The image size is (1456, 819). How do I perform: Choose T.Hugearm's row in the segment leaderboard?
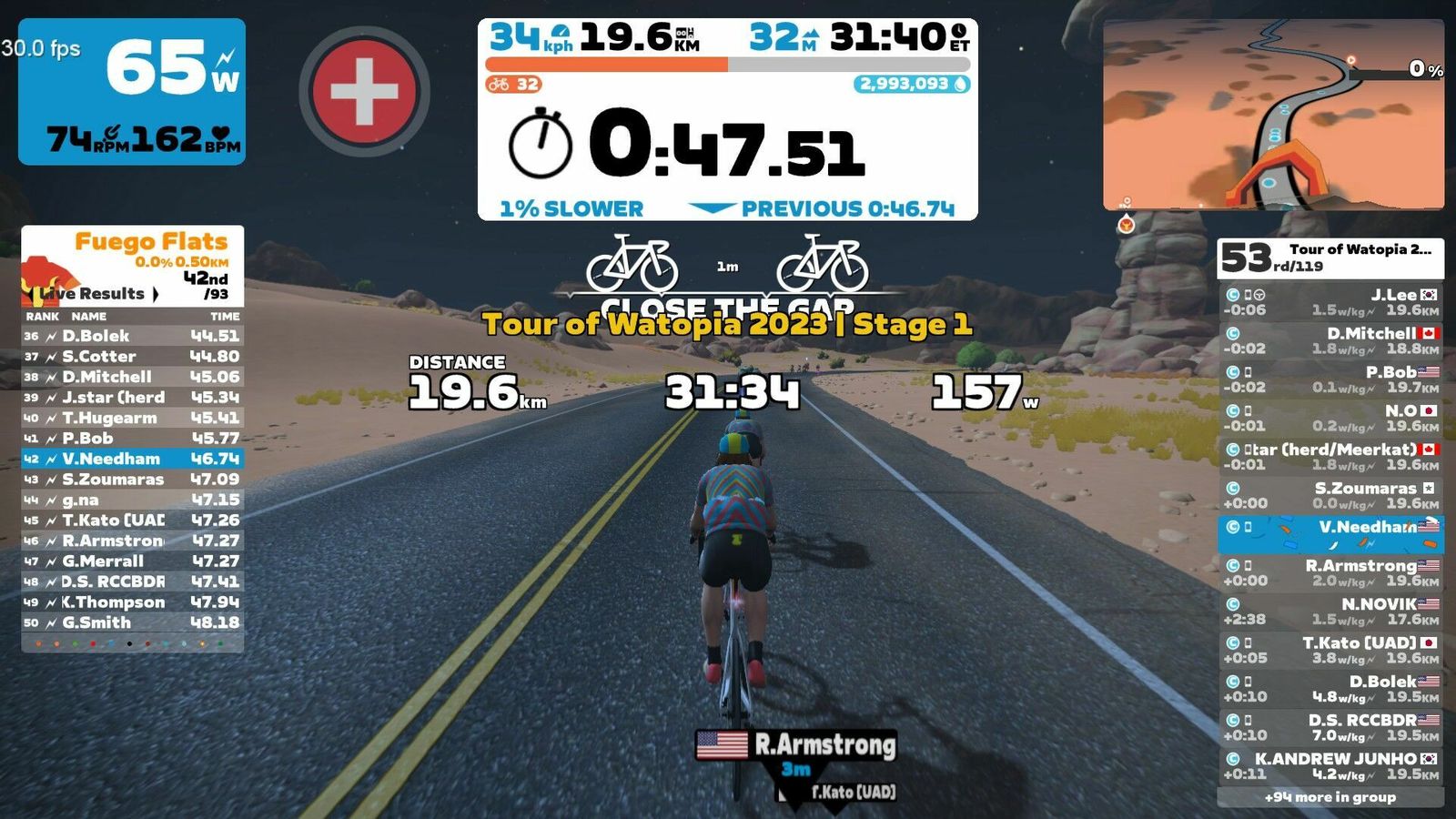132,418
